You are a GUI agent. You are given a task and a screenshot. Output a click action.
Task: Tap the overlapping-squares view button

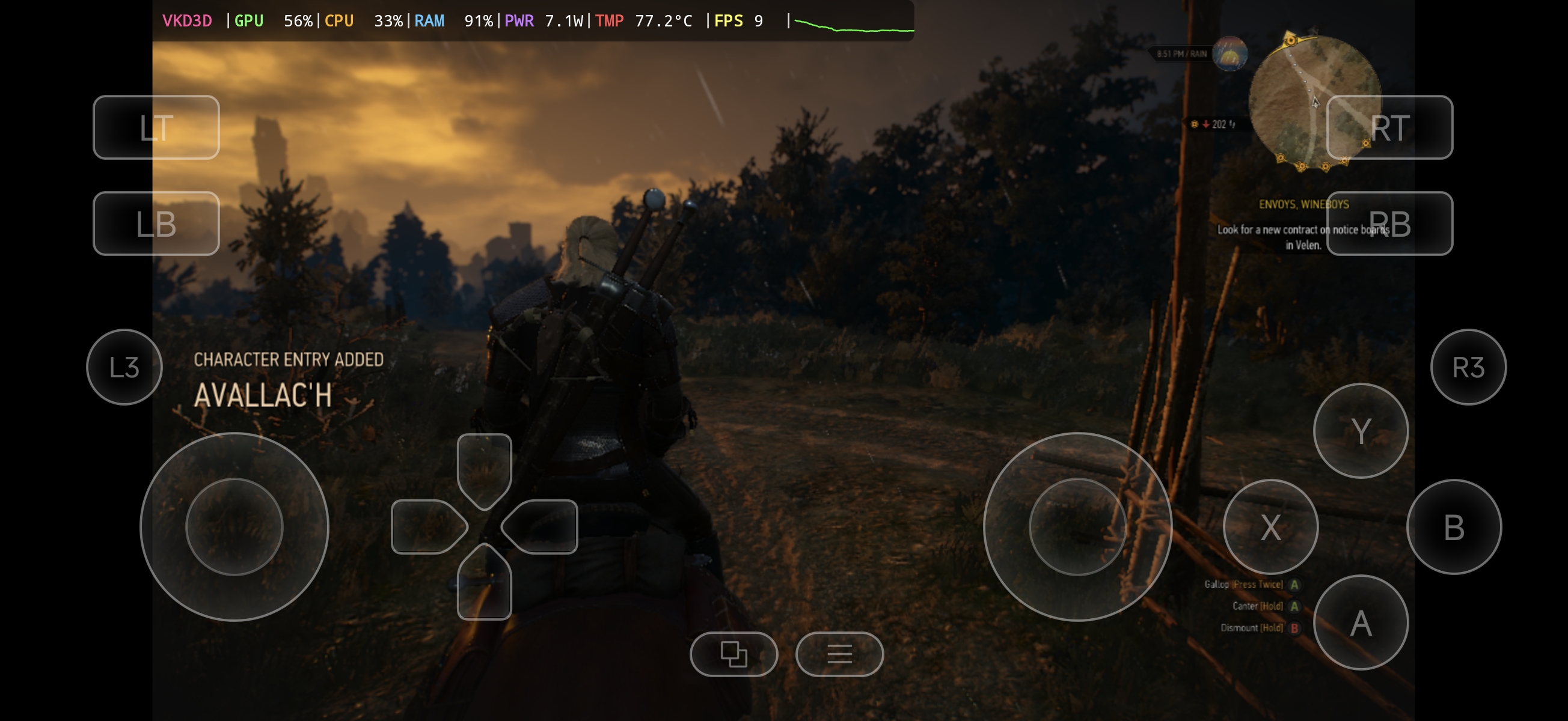pos(733,654)
